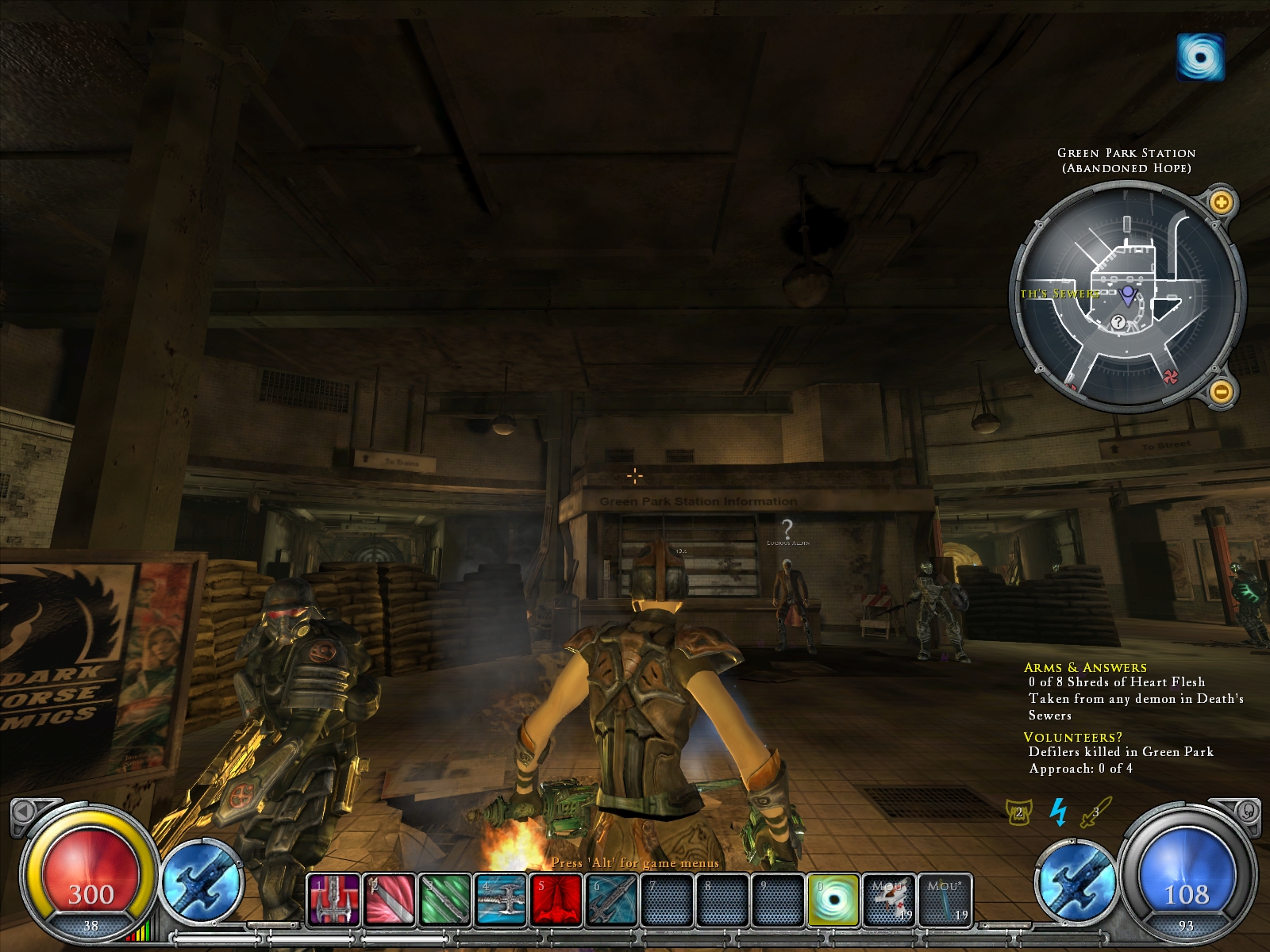Use the injector item with count 19
The width and height of the screenshot is (1270, 952).
pyautogui.click(x=889, y=900)
